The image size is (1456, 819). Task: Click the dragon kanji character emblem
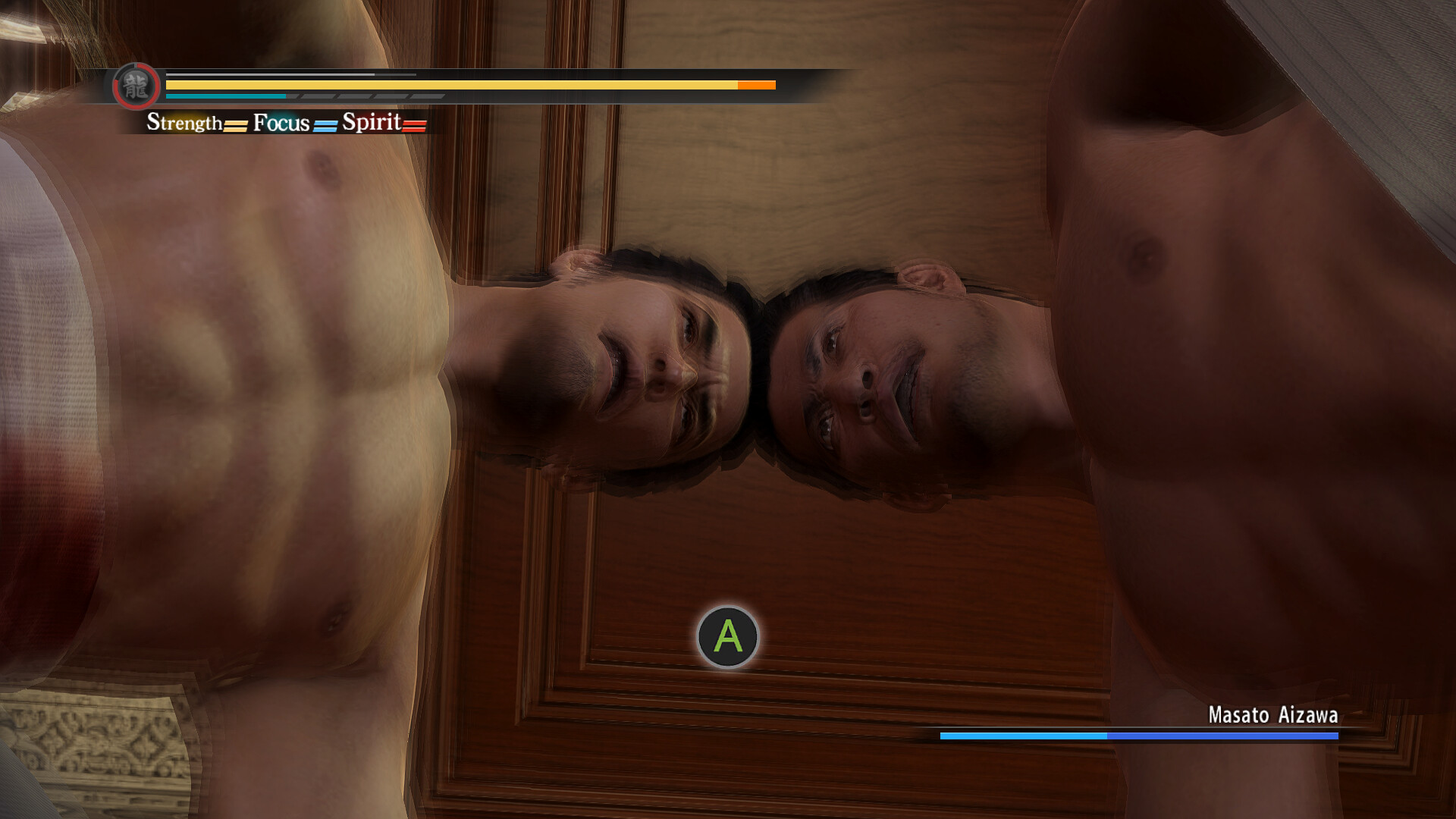136,87
